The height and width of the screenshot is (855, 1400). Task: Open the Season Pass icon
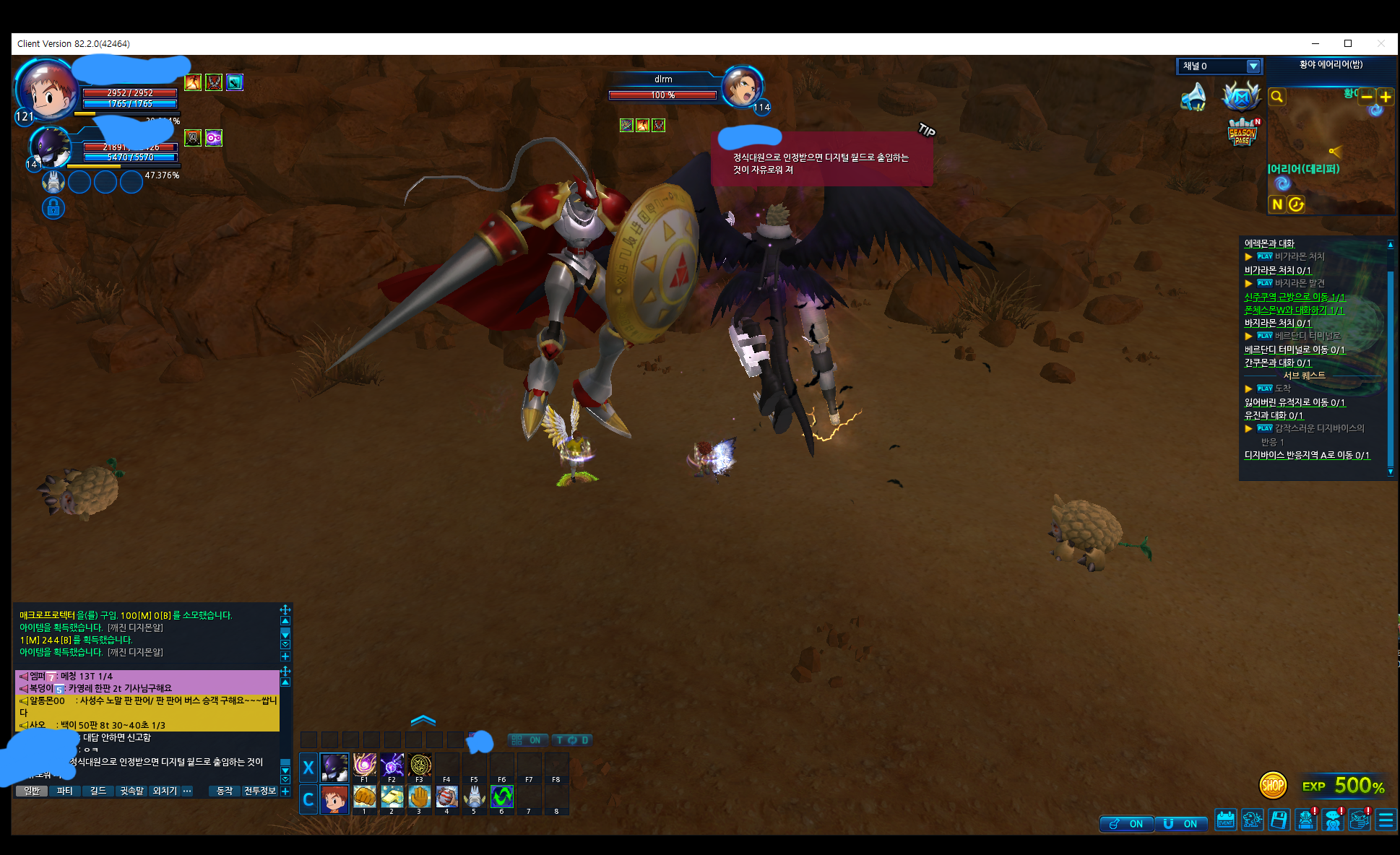click(x=1242, y=133)
